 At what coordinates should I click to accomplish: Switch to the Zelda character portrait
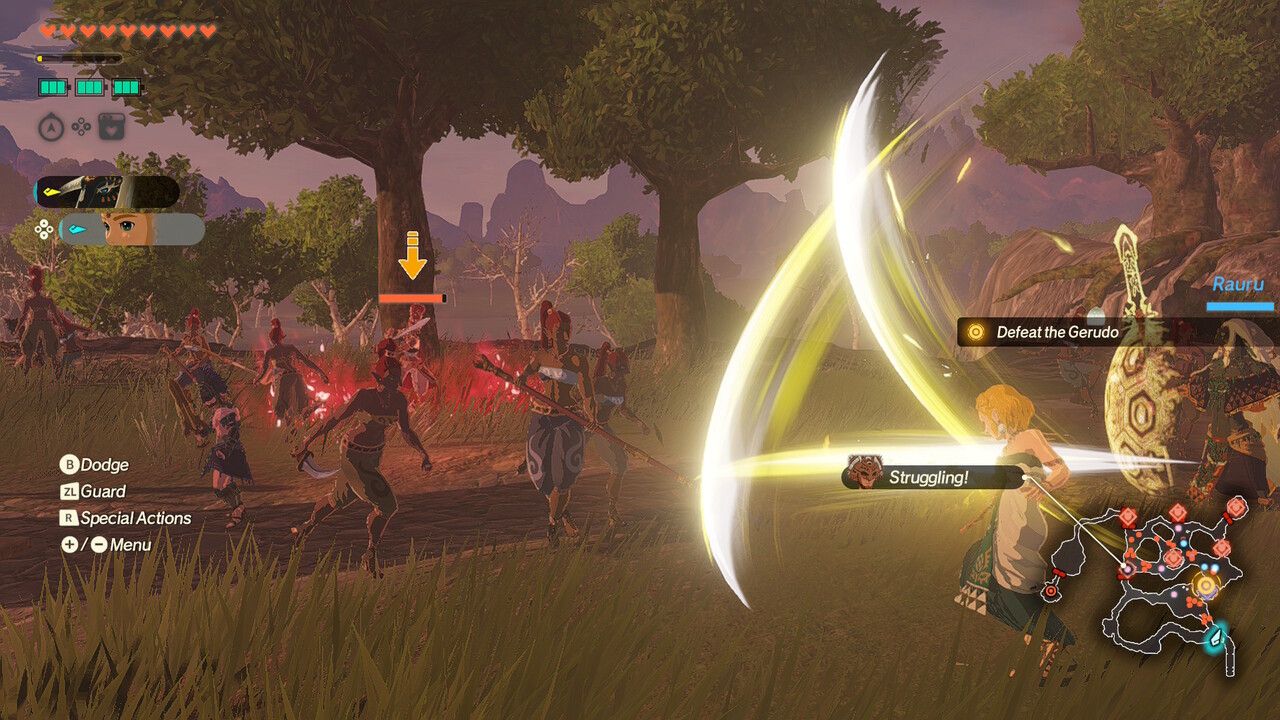132,229
